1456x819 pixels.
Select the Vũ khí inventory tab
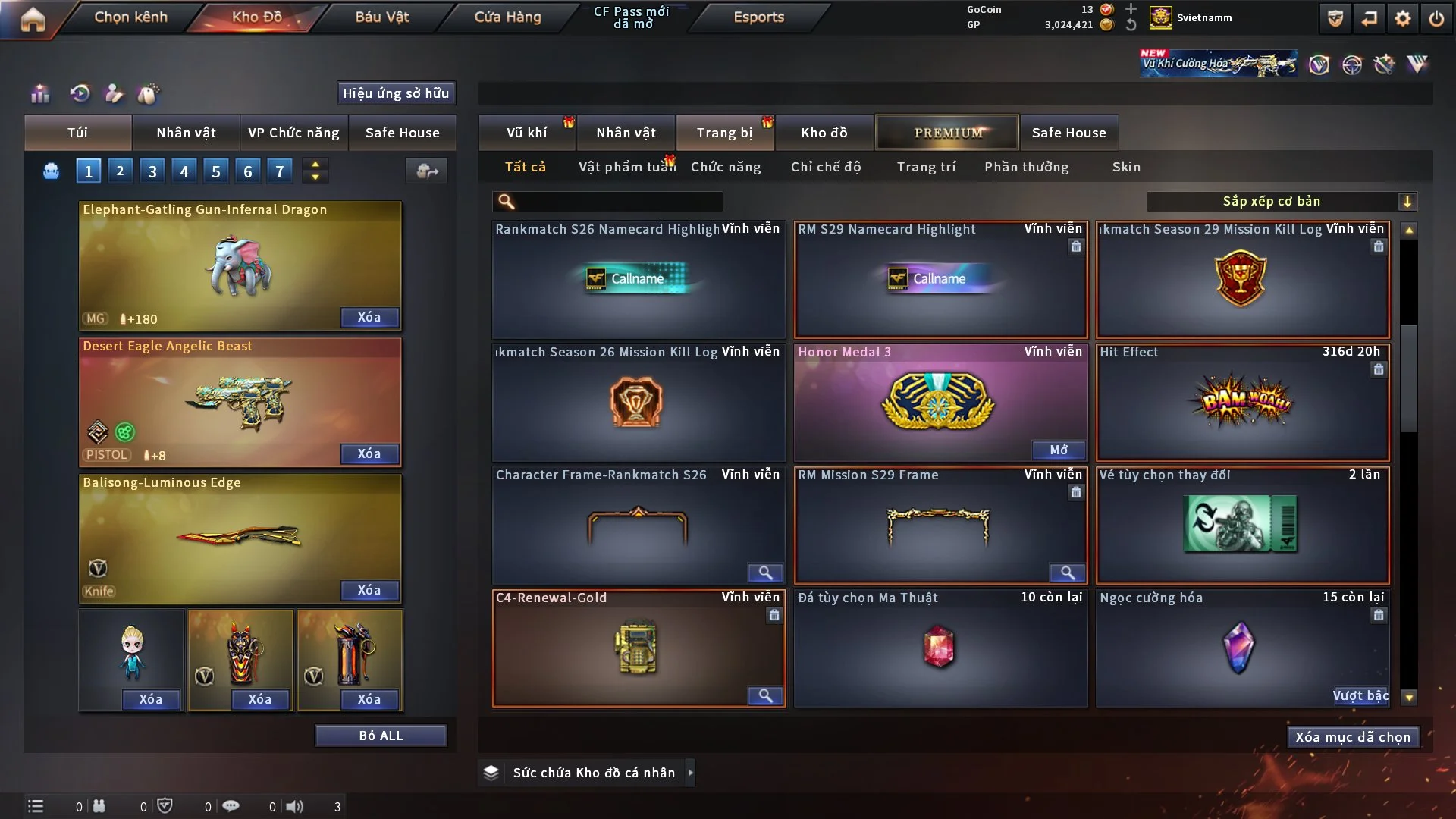[x=526, y=133]
